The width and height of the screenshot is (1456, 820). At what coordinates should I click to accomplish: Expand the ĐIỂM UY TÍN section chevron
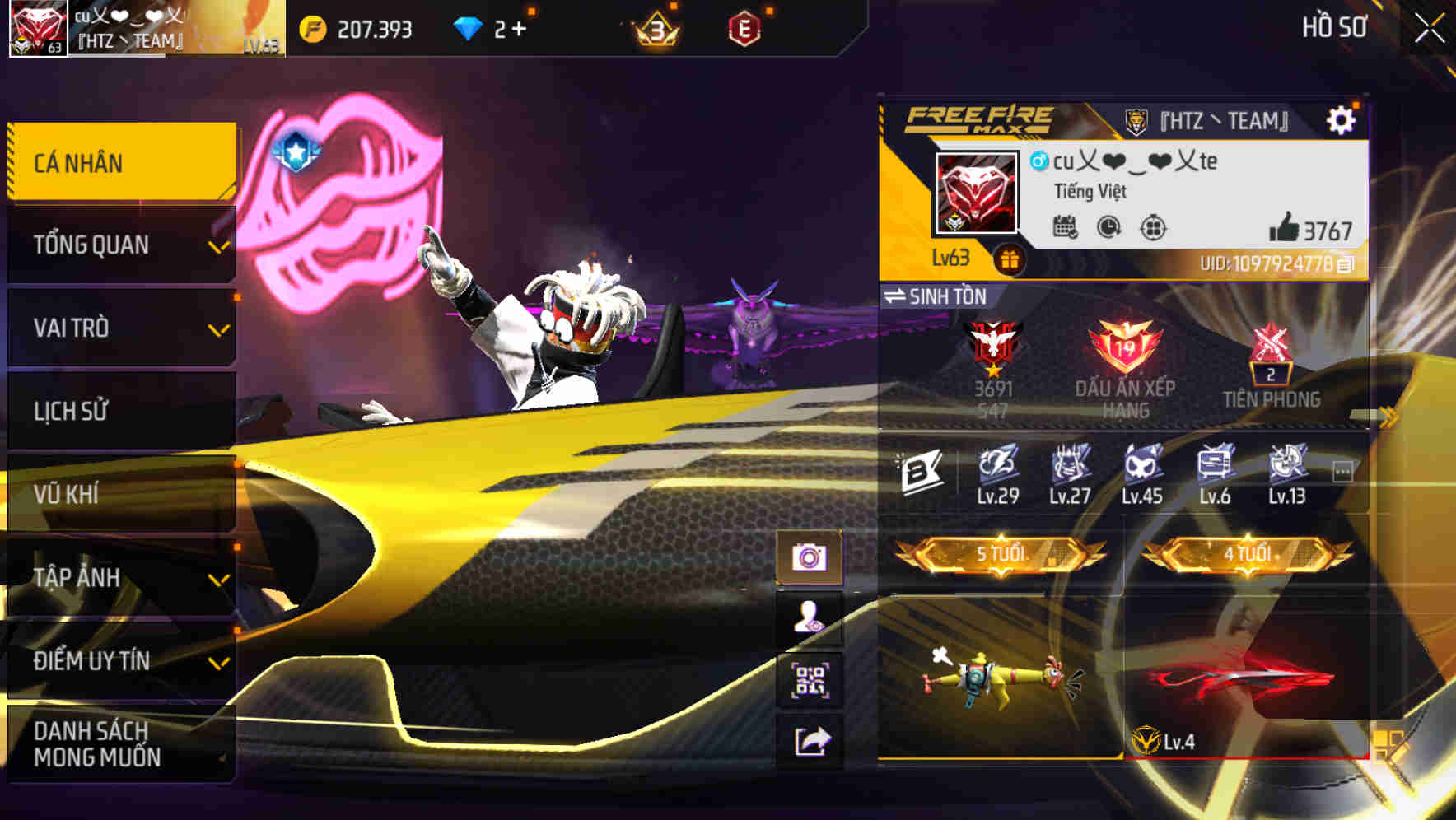(217, 661)
